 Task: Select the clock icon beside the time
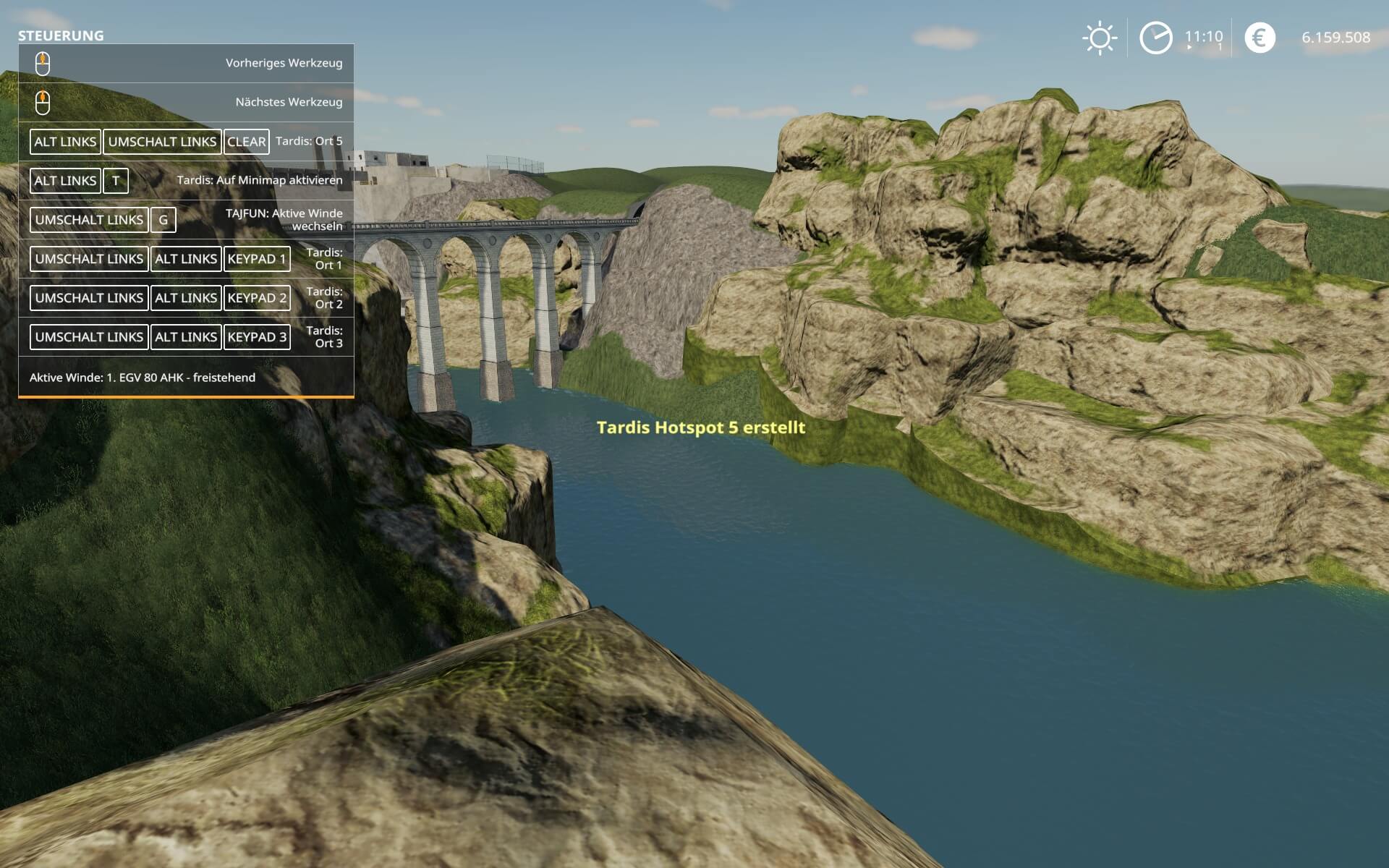tap(1155, 38)
